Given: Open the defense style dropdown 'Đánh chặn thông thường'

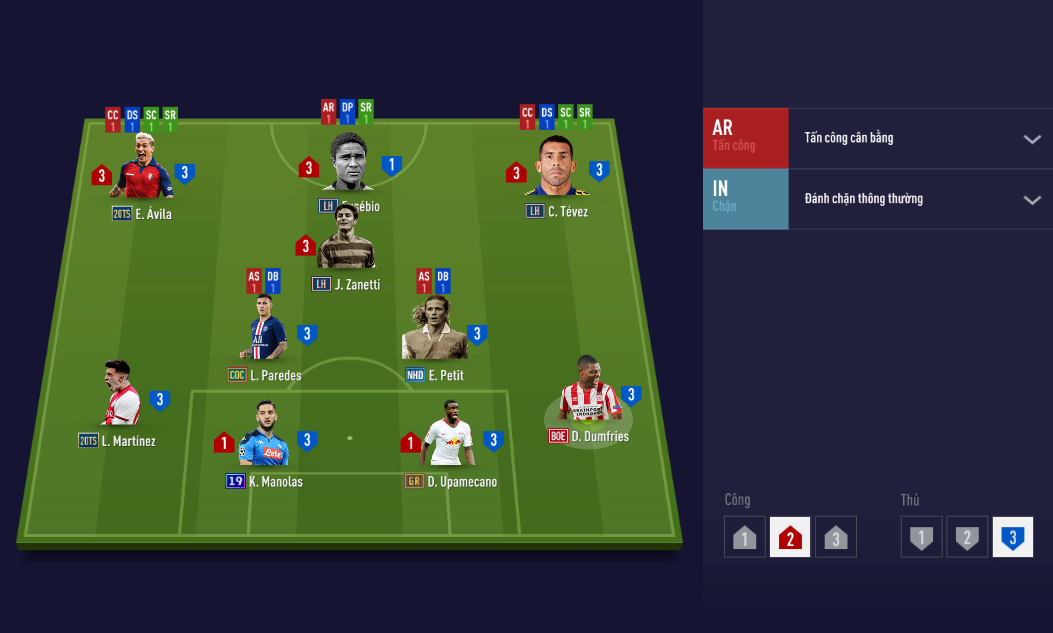Looking at the screenshot, I should 920,199.
